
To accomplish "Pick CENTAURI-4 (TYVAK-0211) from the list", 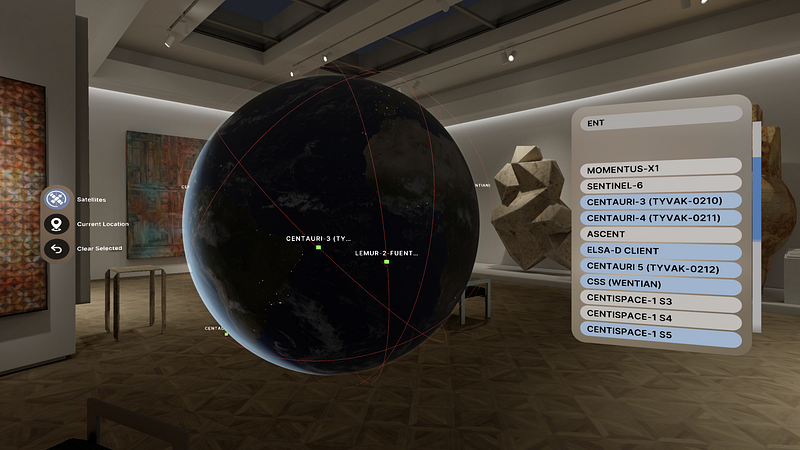I will (x=660, y=217).
